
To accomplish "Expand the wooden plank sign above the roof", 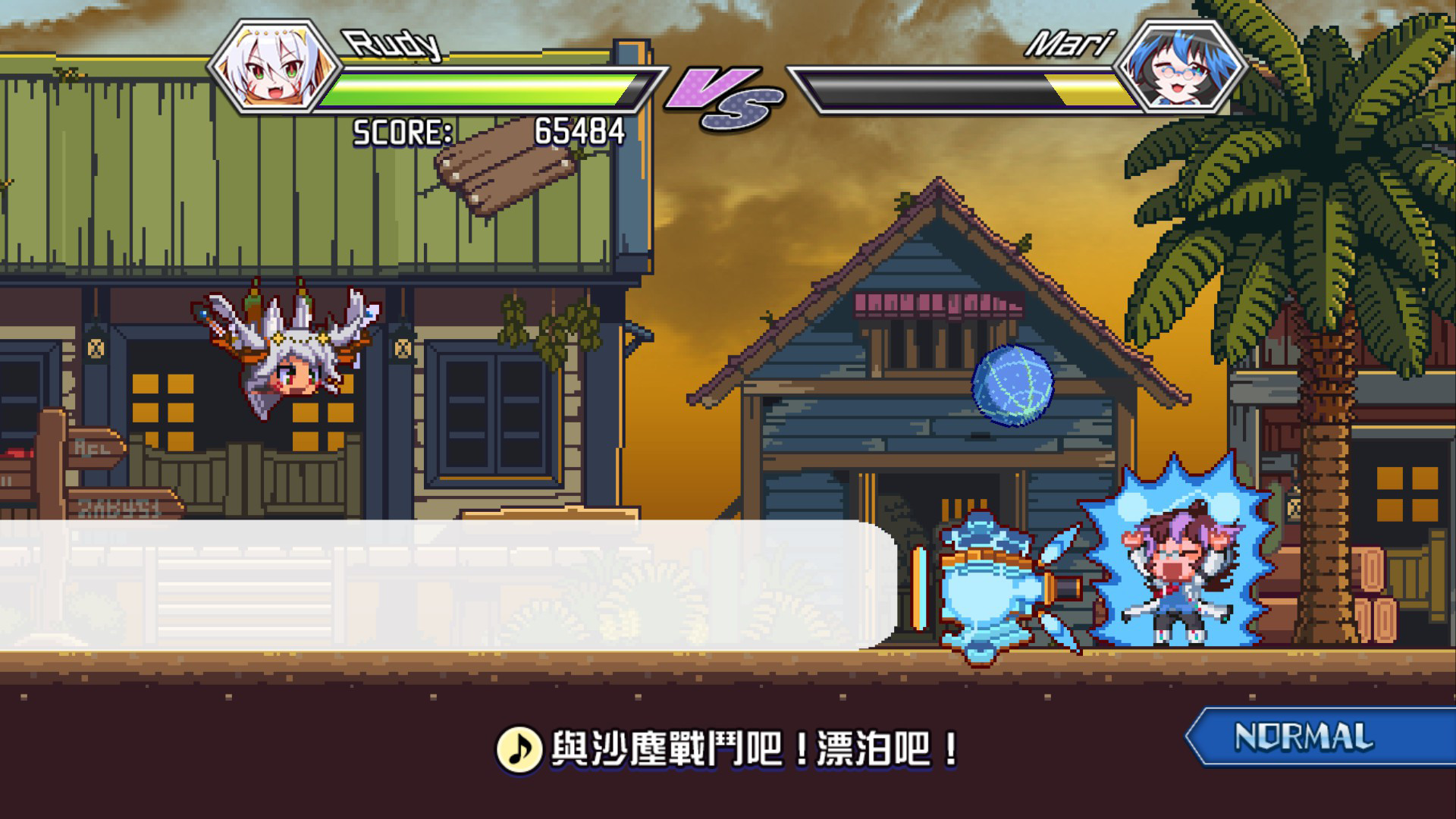I will point(508,163).
